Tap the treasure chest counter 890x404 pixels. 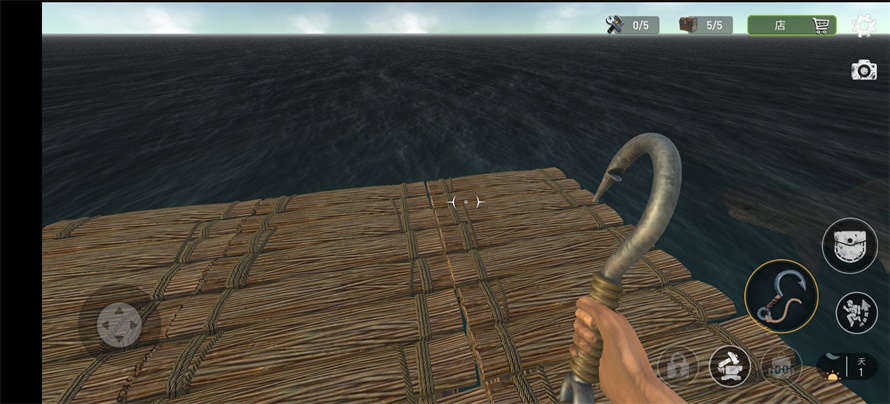(705, 25)
